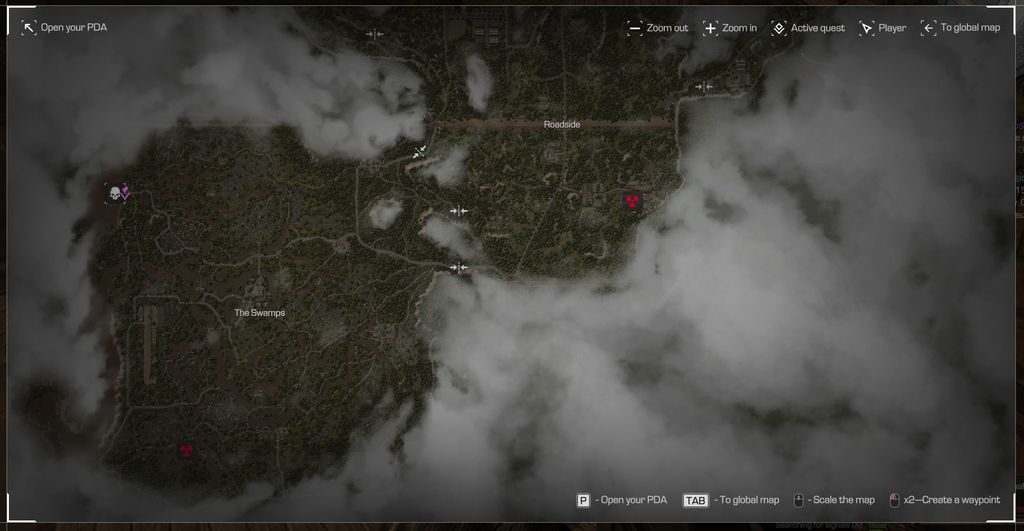The image size is (1024, 531).
Task: Select the white skull map marker
Action: point(114,192)
